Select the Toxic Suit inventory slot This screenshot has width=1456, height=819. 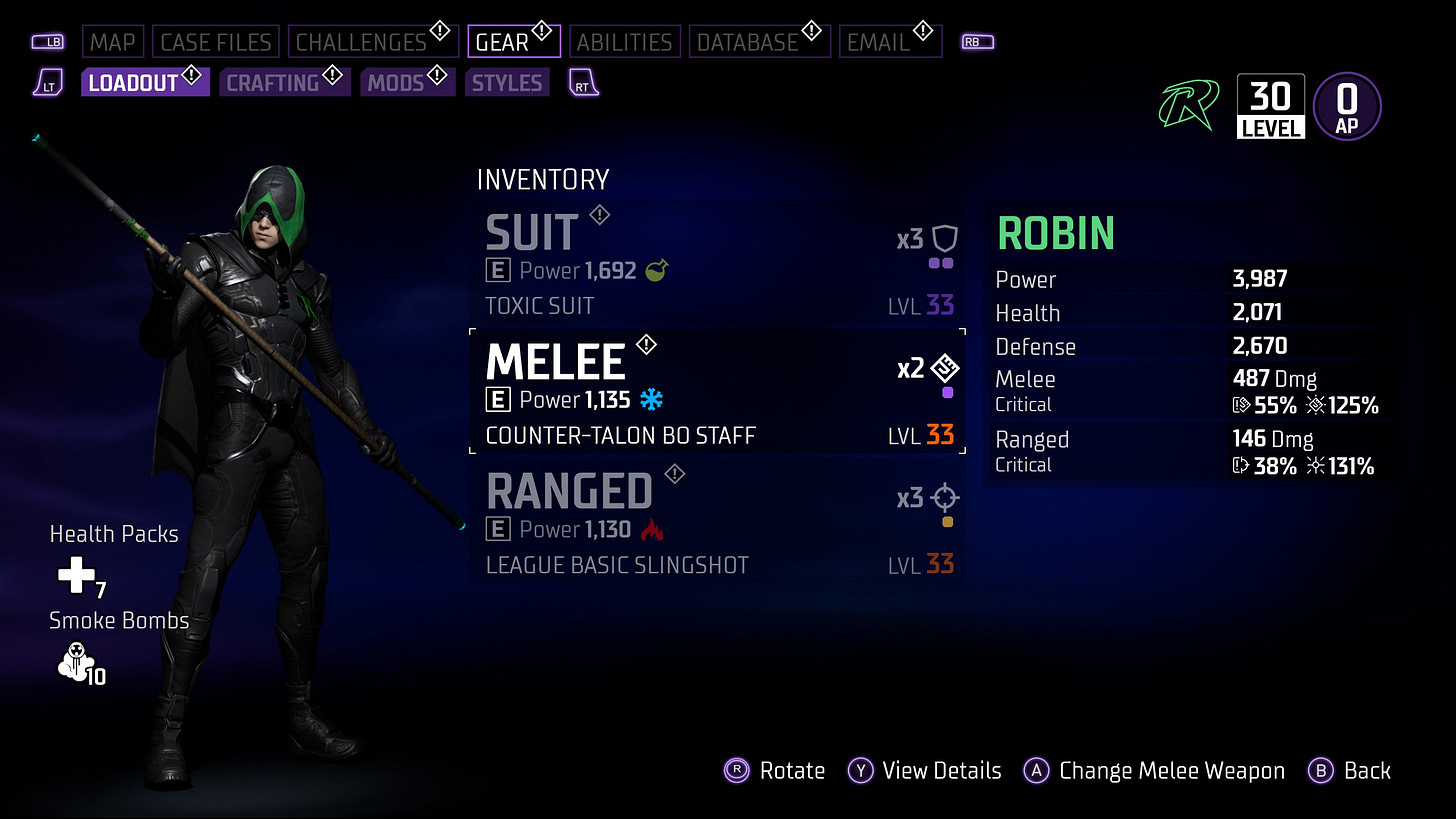pyautogui.click(x=717, y=262)
